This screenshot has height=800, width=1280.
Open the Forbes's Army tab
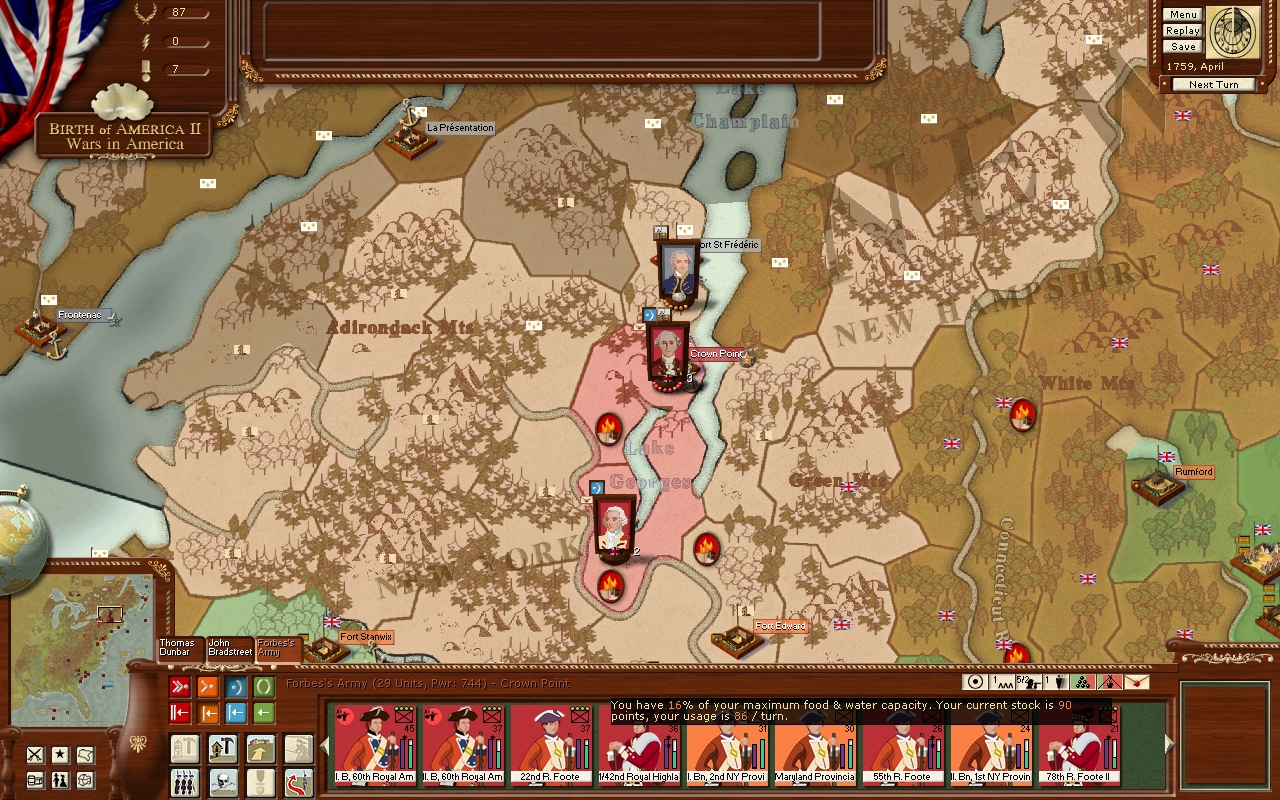tap(277, 648)
